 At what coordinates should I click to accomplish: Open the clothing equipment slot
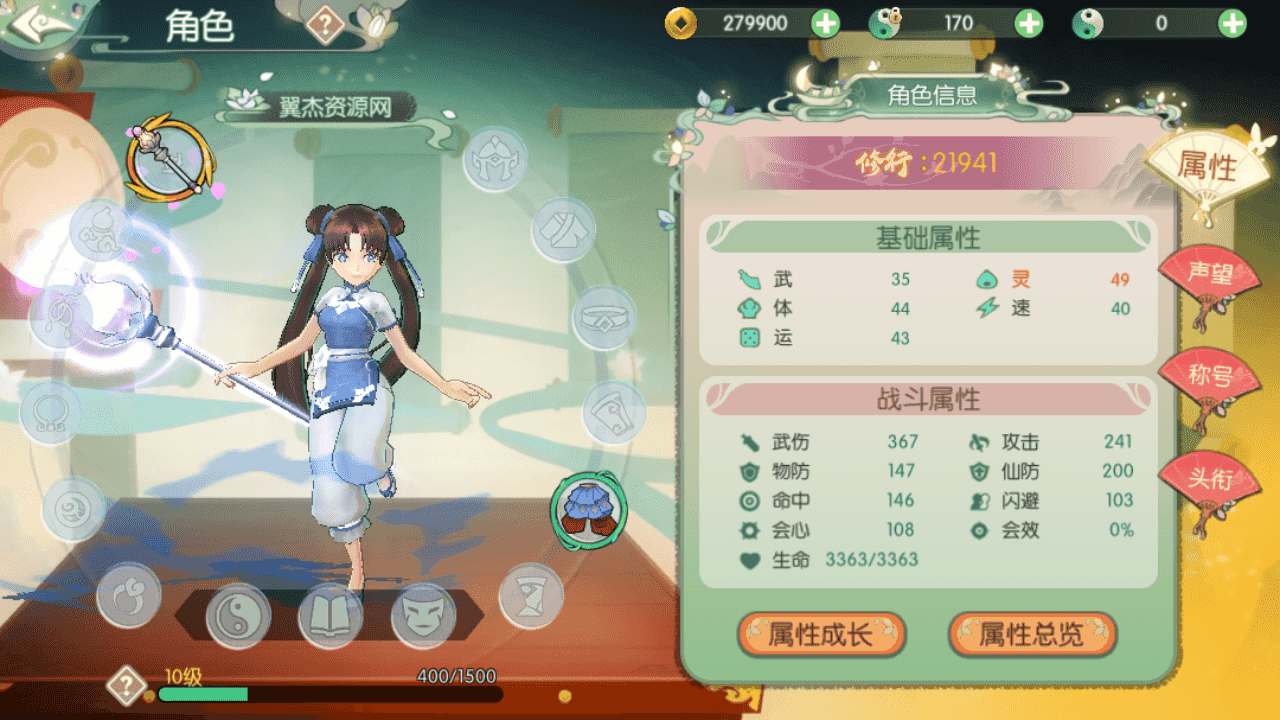pos(564,229)
